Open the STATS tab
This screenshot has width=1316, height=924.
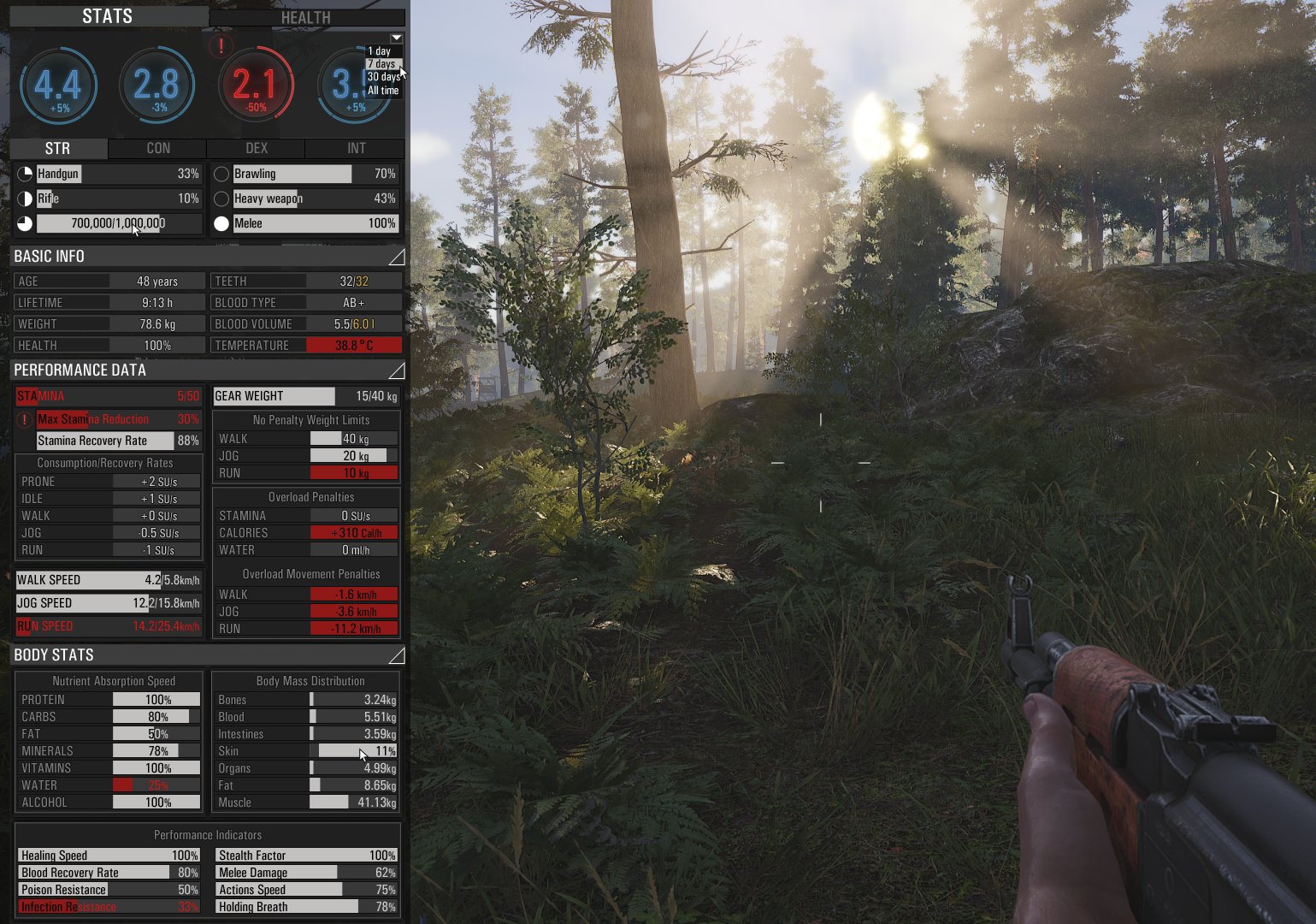[x=108, y=16]
